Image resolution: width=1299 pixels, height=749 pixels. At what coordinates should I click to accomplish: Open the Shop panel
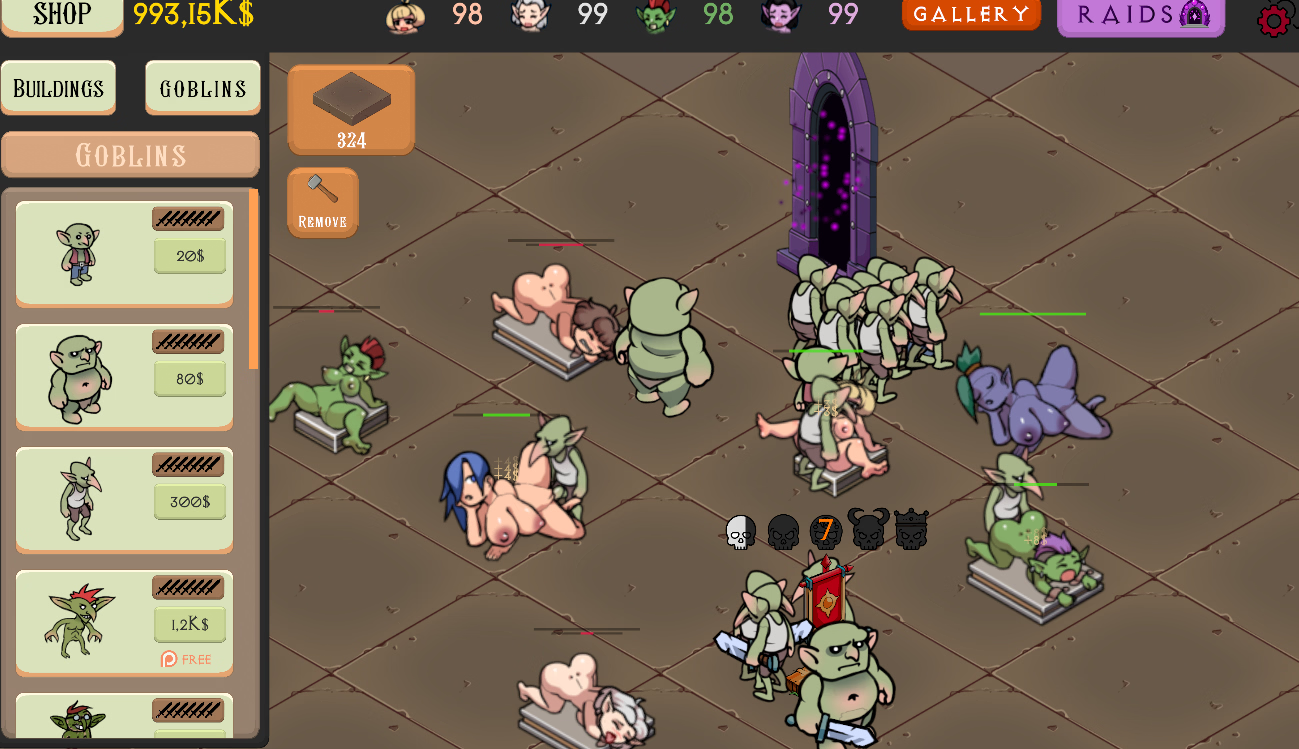coord(62,15)
